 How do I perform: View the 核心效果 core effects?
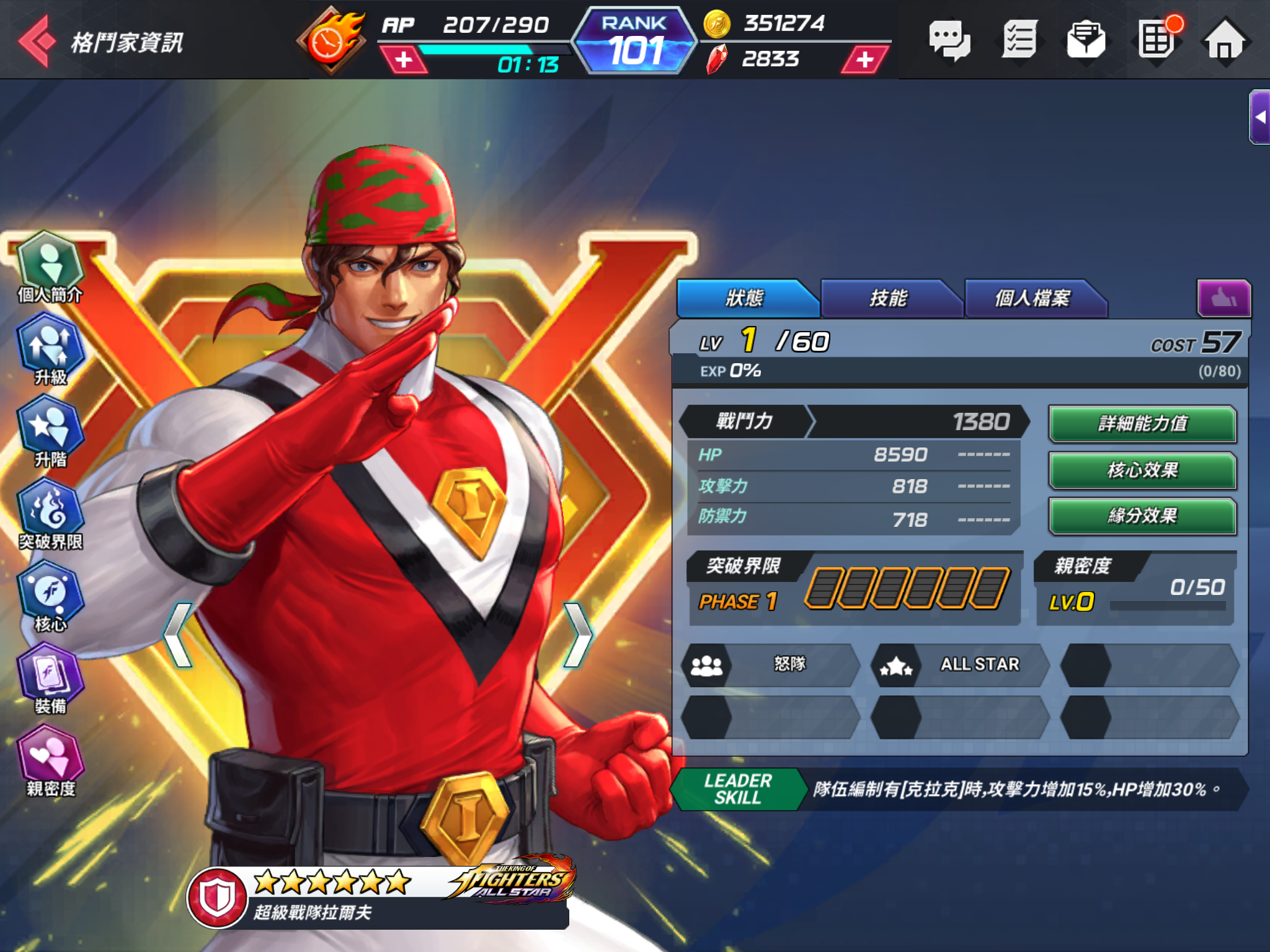tap(1142, 470)
